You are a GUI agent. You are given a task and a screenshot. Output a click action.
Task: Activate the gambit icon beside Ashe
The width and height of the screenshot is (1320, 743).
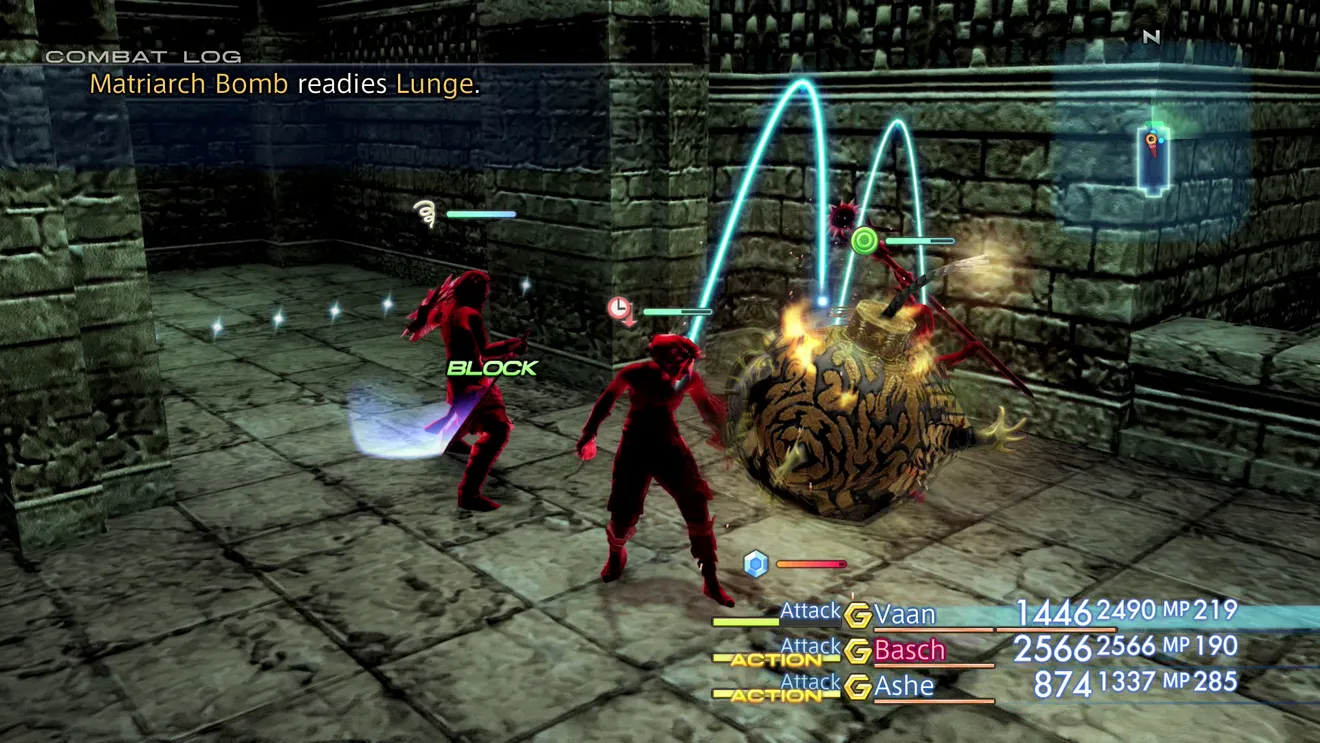tap(857, 688)
